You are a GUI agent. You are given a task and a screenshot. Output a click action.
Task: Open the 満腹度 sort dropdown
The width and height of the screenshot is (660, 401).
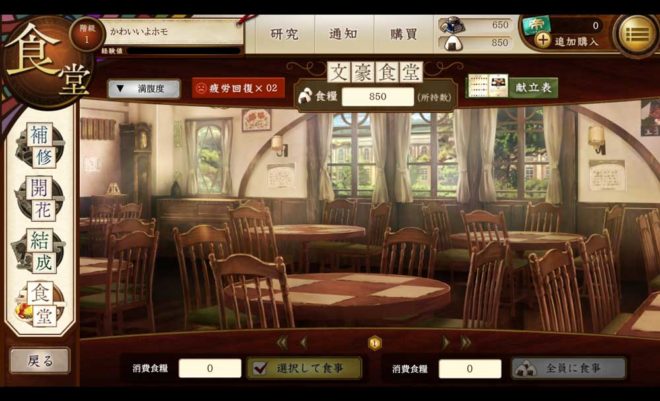pyautogui.click(x=144, y=88)
